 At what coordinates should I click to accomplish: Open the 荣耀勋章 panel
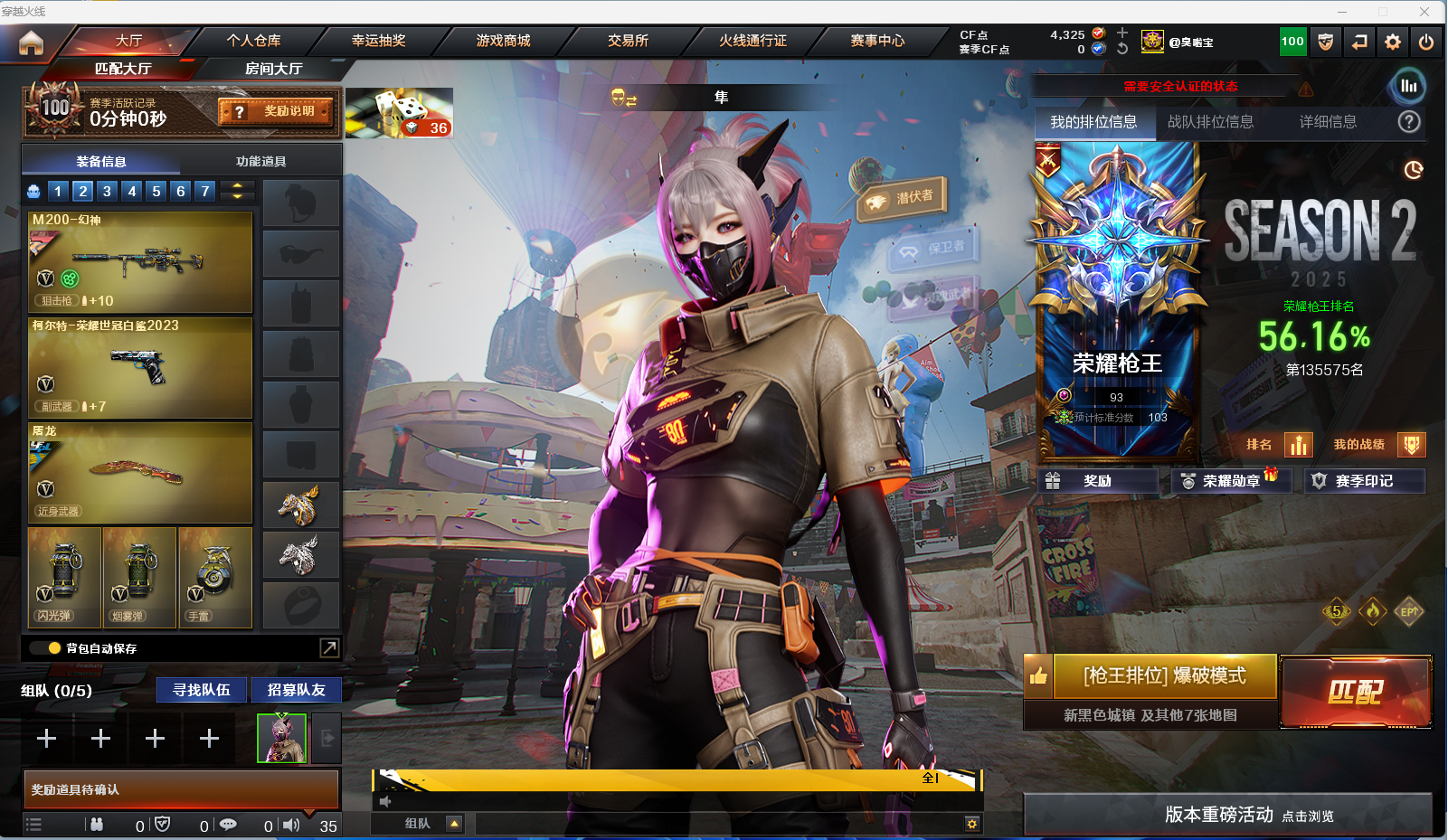[1230, 481]
